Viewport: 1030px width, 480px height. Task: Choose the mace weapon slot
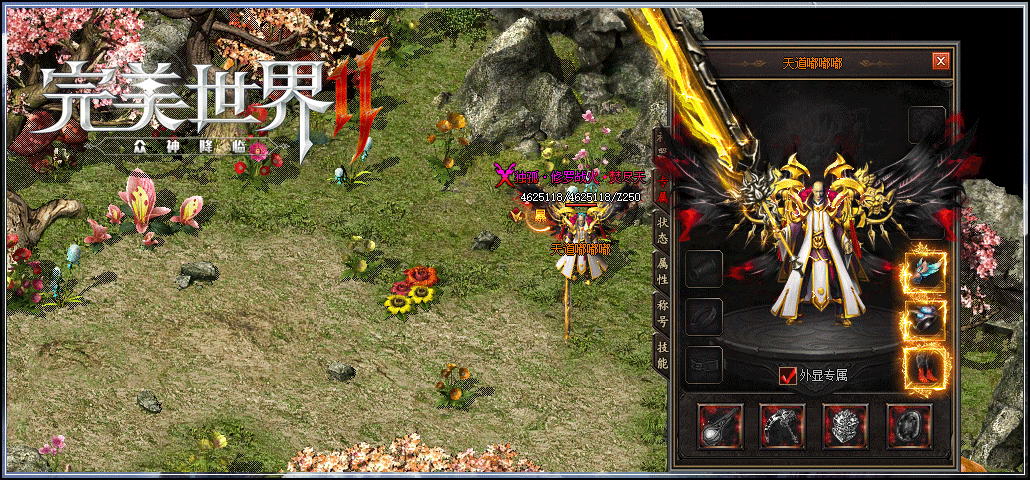[720, 425]
